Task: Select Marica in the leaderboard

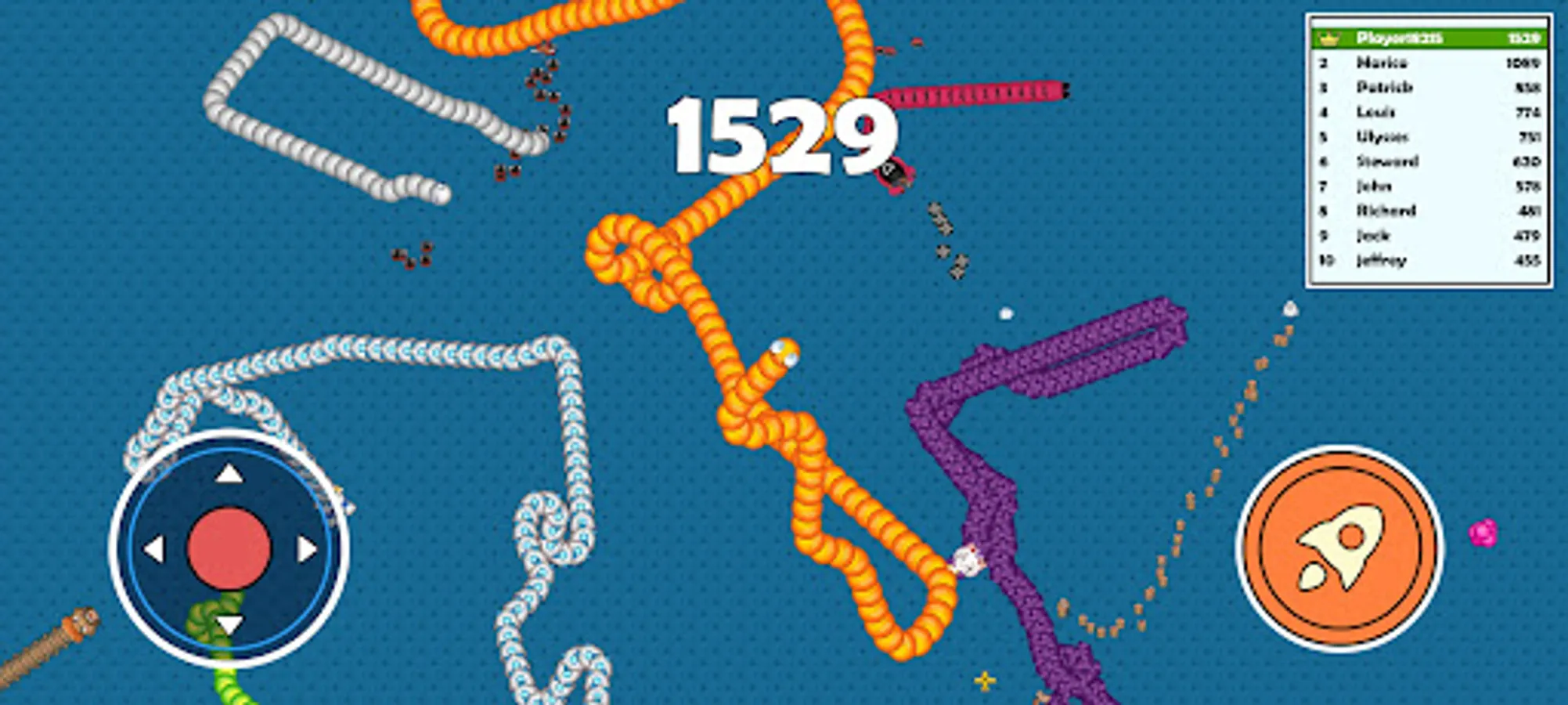Action: [1382, 63]
